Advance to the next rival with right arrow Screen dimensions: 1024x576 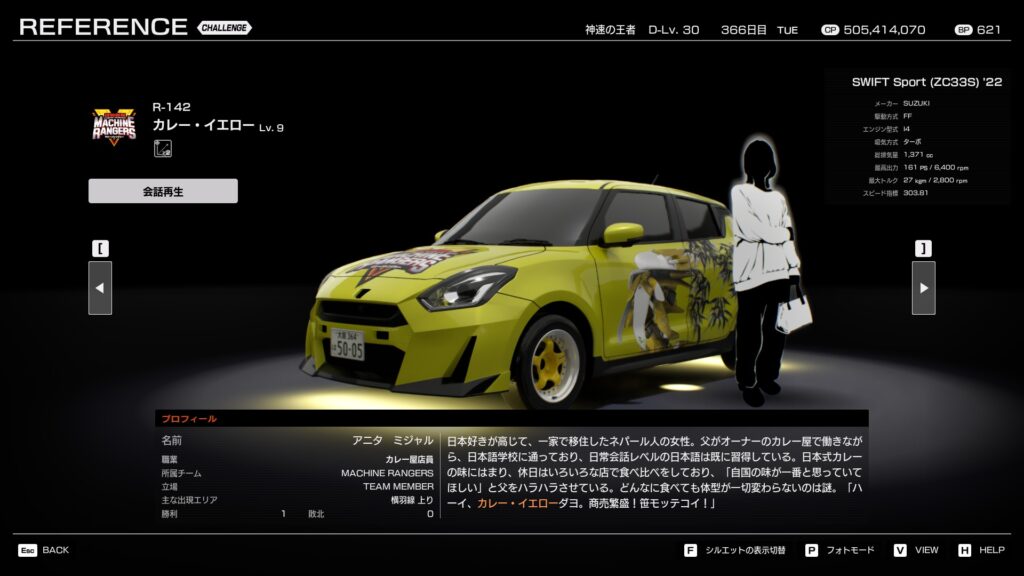(923, 288)
